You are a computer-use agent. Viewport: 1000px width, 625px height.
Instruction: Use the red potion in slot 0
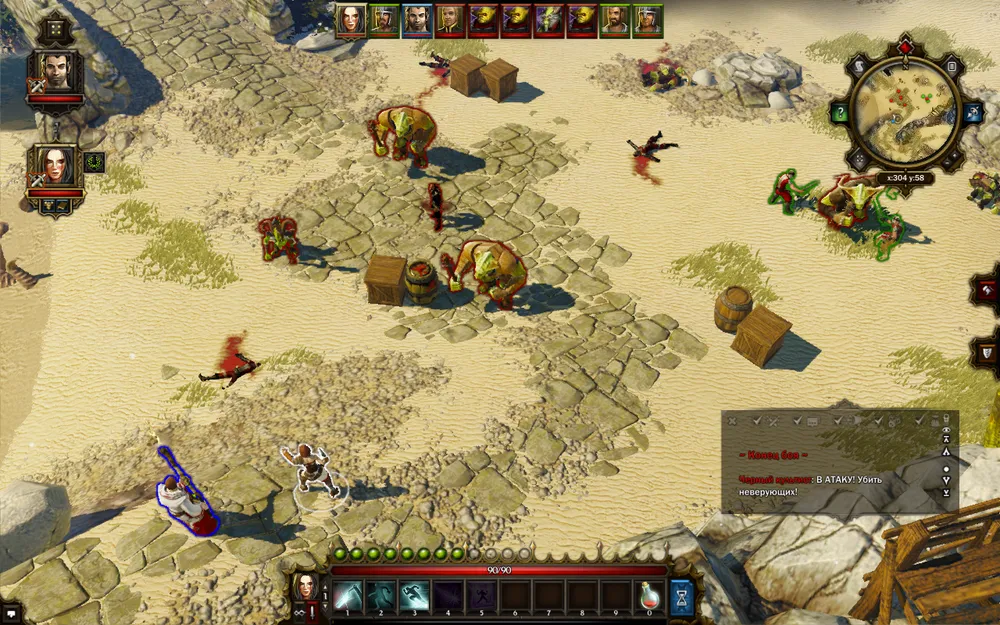click(651, 596)
